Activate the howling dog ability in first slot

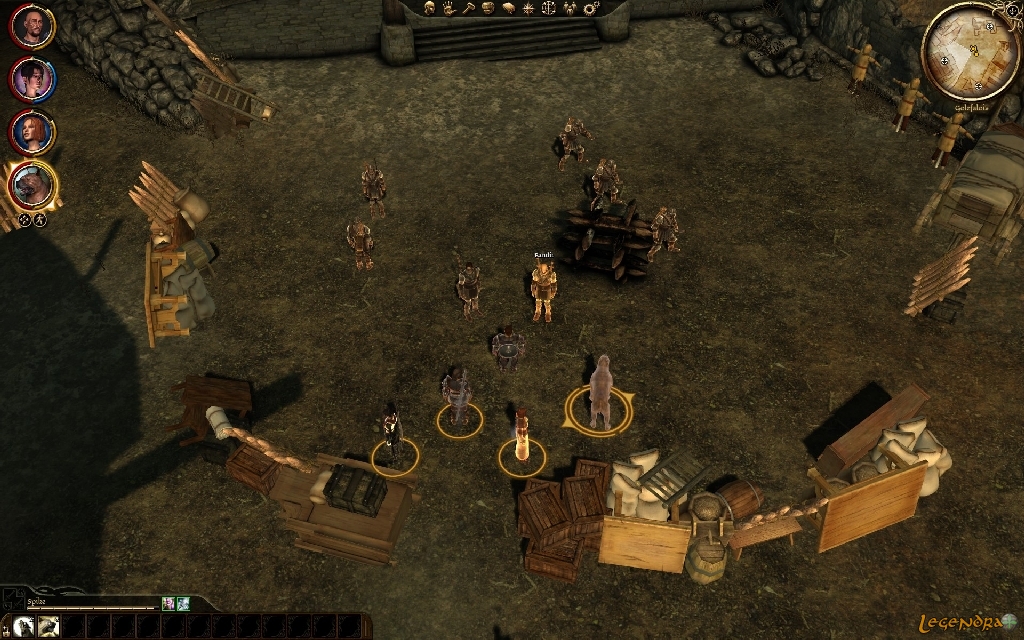tap(21, 627)
